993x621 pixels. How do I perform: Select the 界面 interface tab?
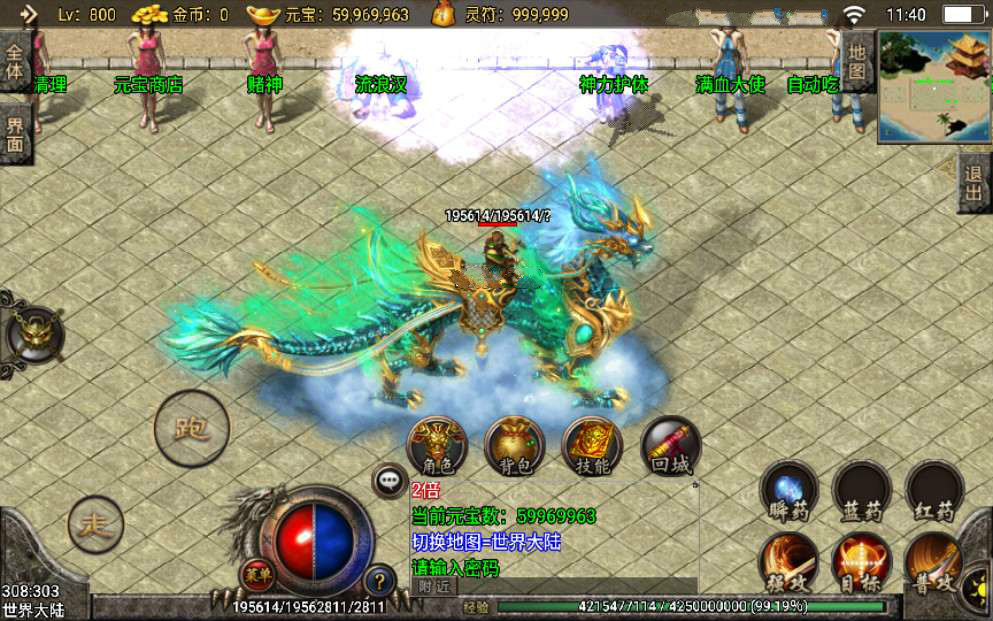click(x=15, y=133)
